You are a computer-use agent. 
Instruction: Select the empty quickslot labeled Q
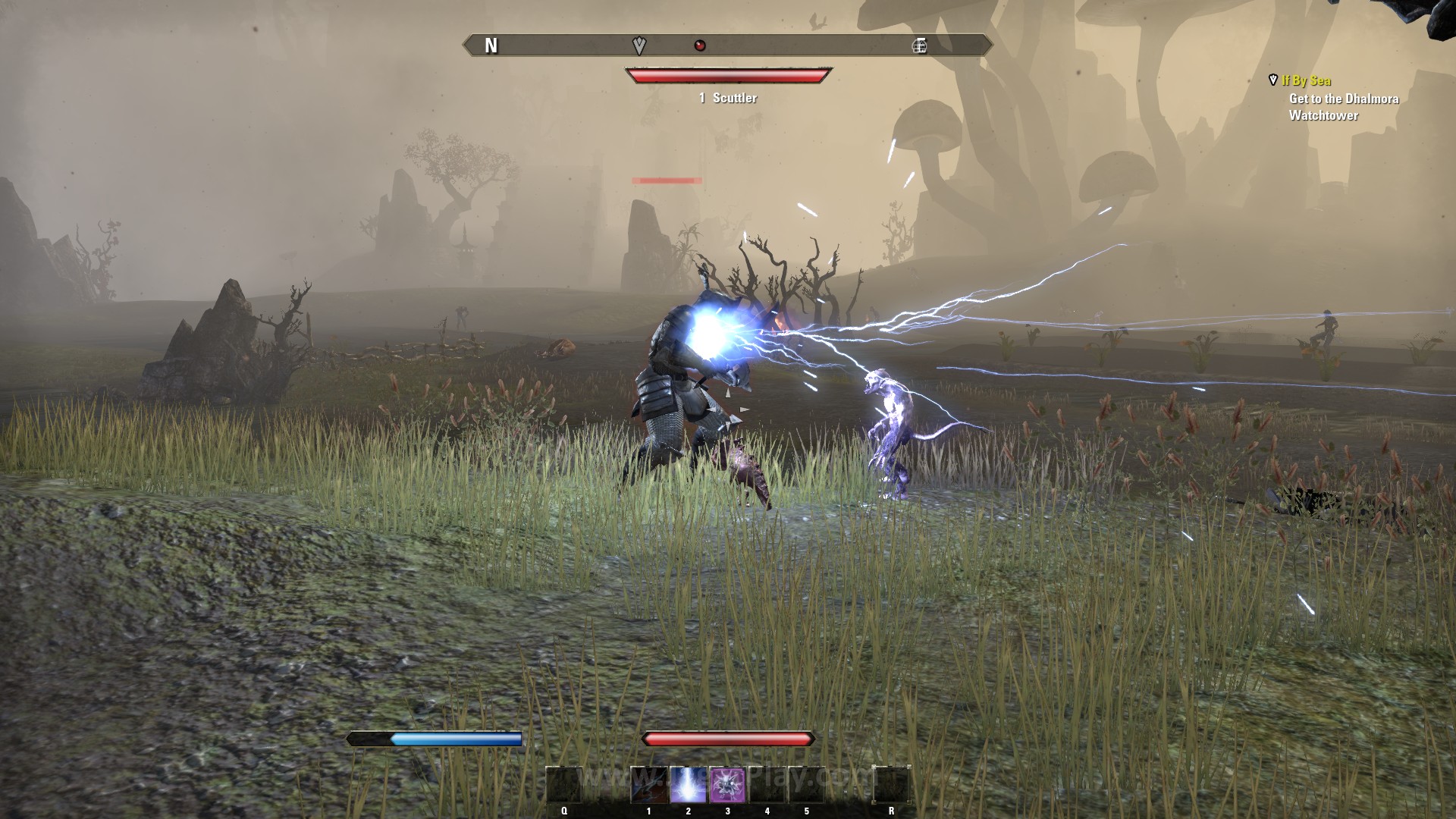(564, 785)
